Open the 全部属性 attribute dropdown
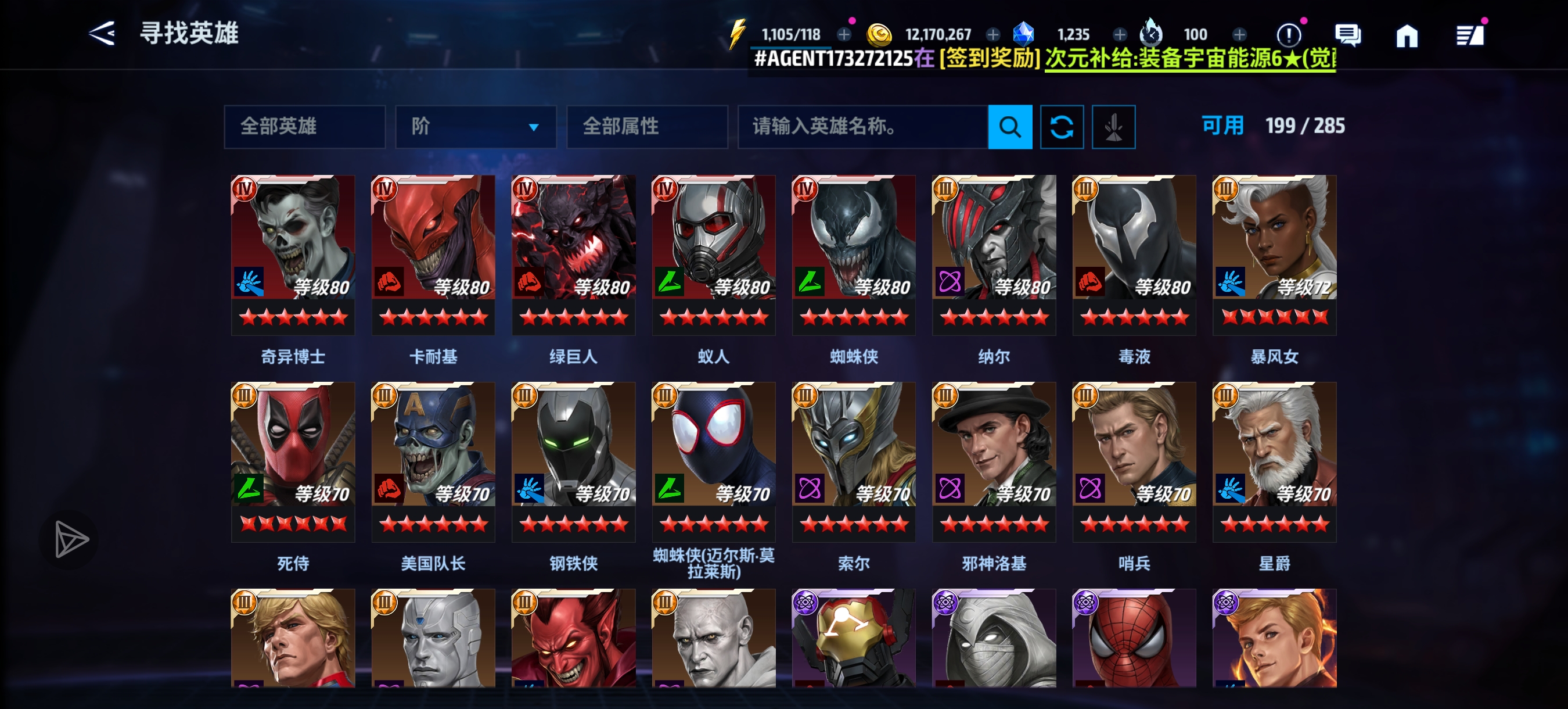Viewport: 1568px width, 709px height. [x=647, y=127]
